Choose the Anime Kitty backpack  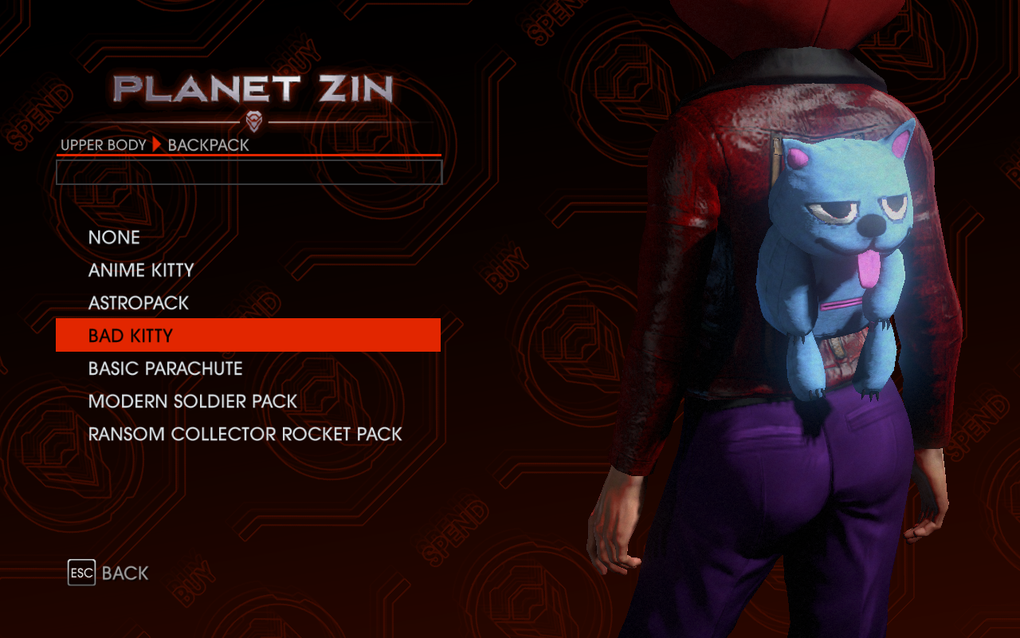point(141,270)
